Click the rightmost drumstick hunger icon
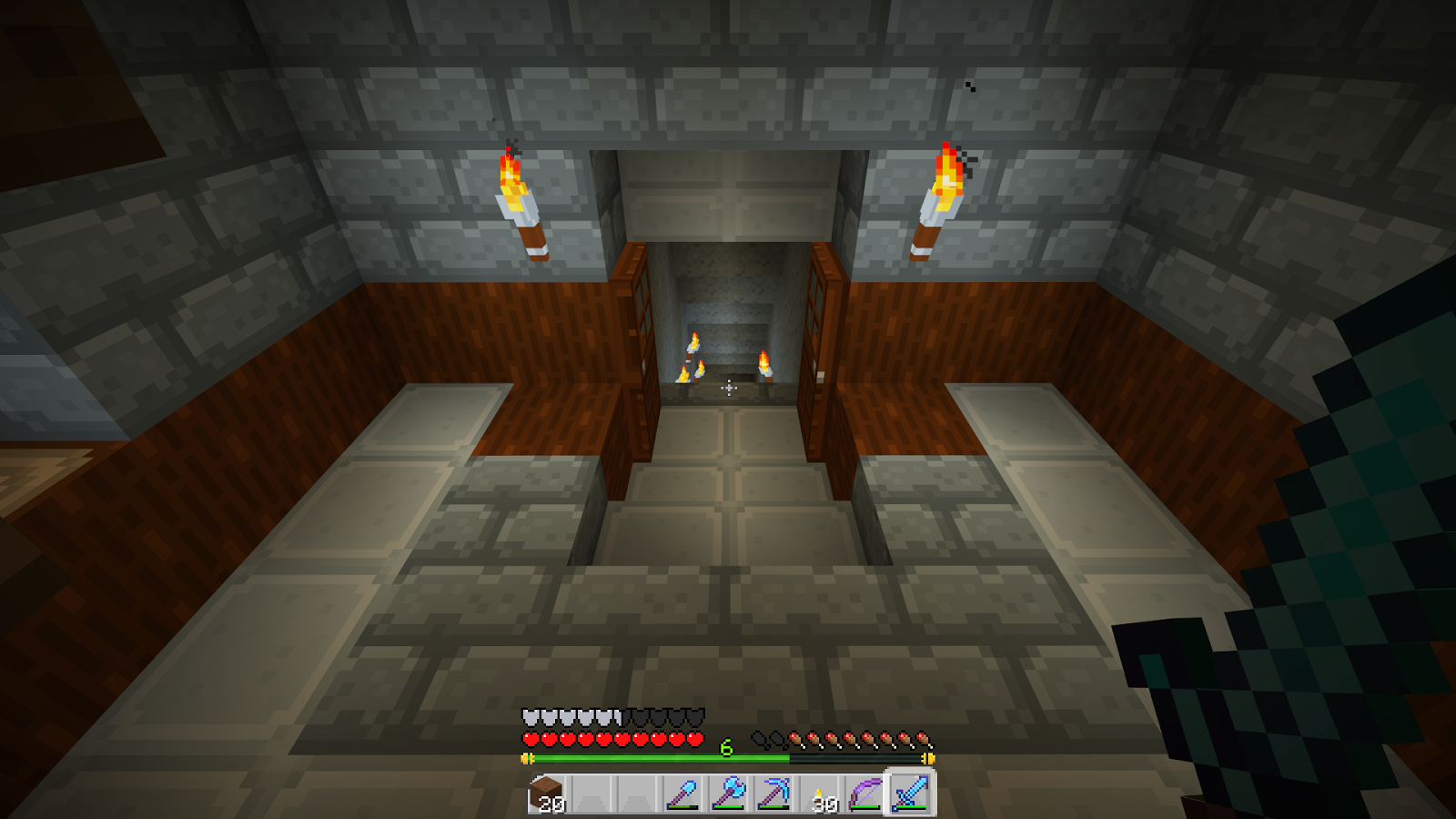 [922, 740]
